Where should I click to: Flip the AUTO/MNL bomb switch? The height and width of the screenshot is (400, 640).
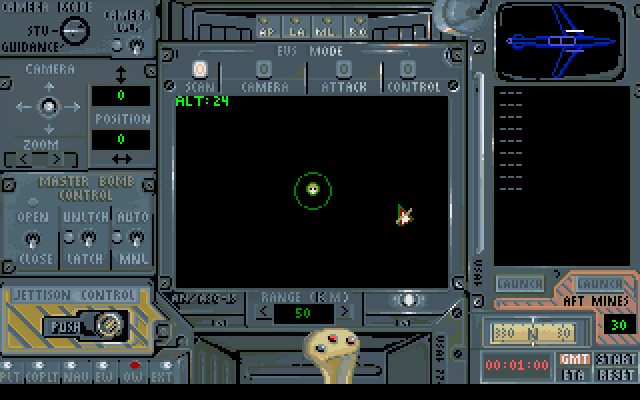point(134,238)
